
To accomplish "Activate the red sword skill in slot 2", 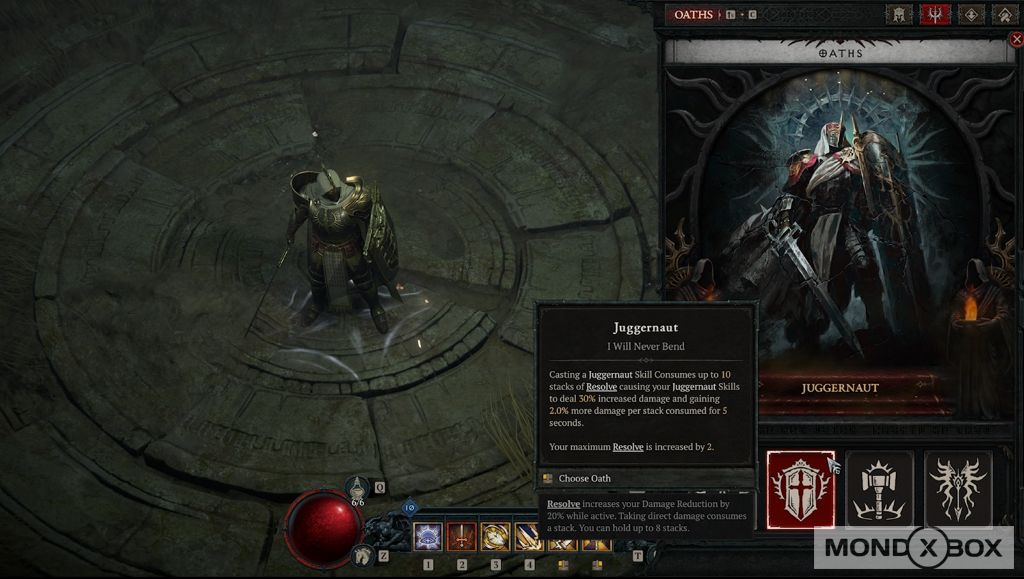I will pyautogui.click(x=461, y=538).
